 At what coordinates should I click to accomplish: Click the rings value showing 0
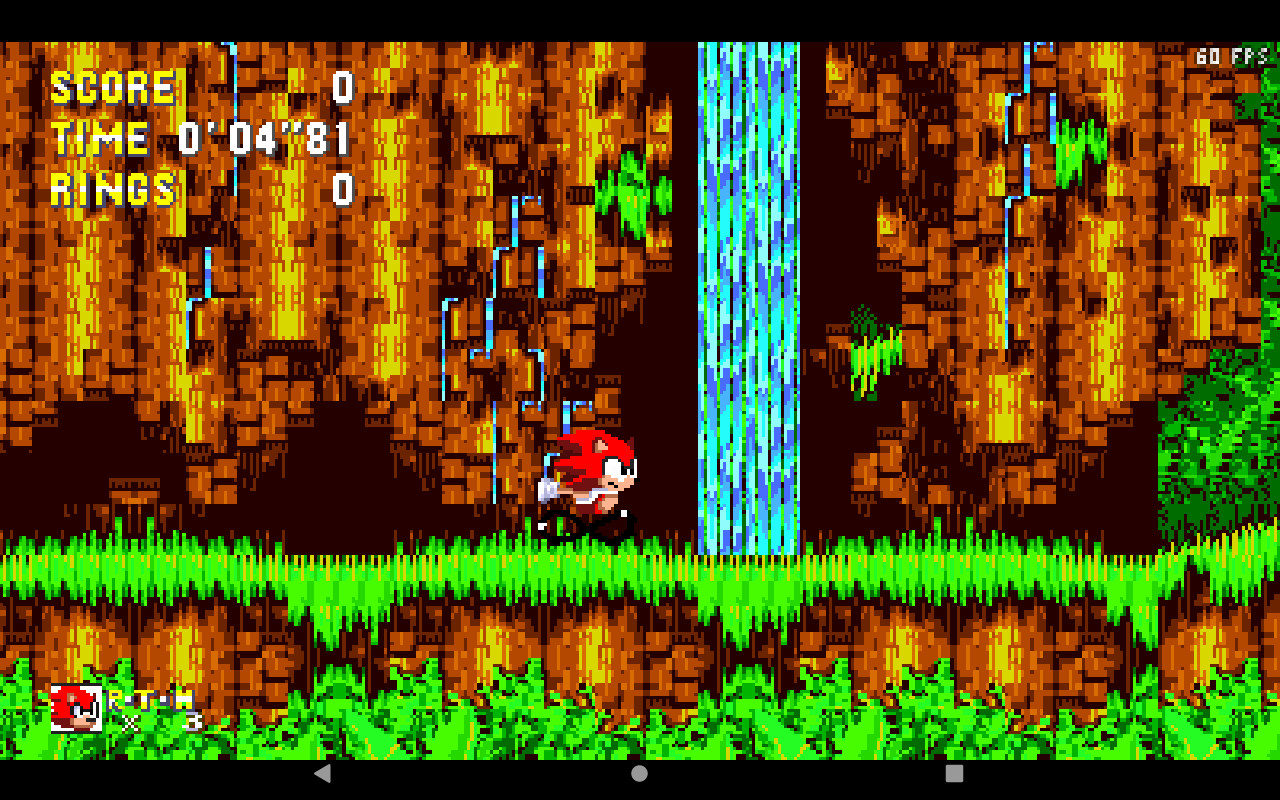345,190
